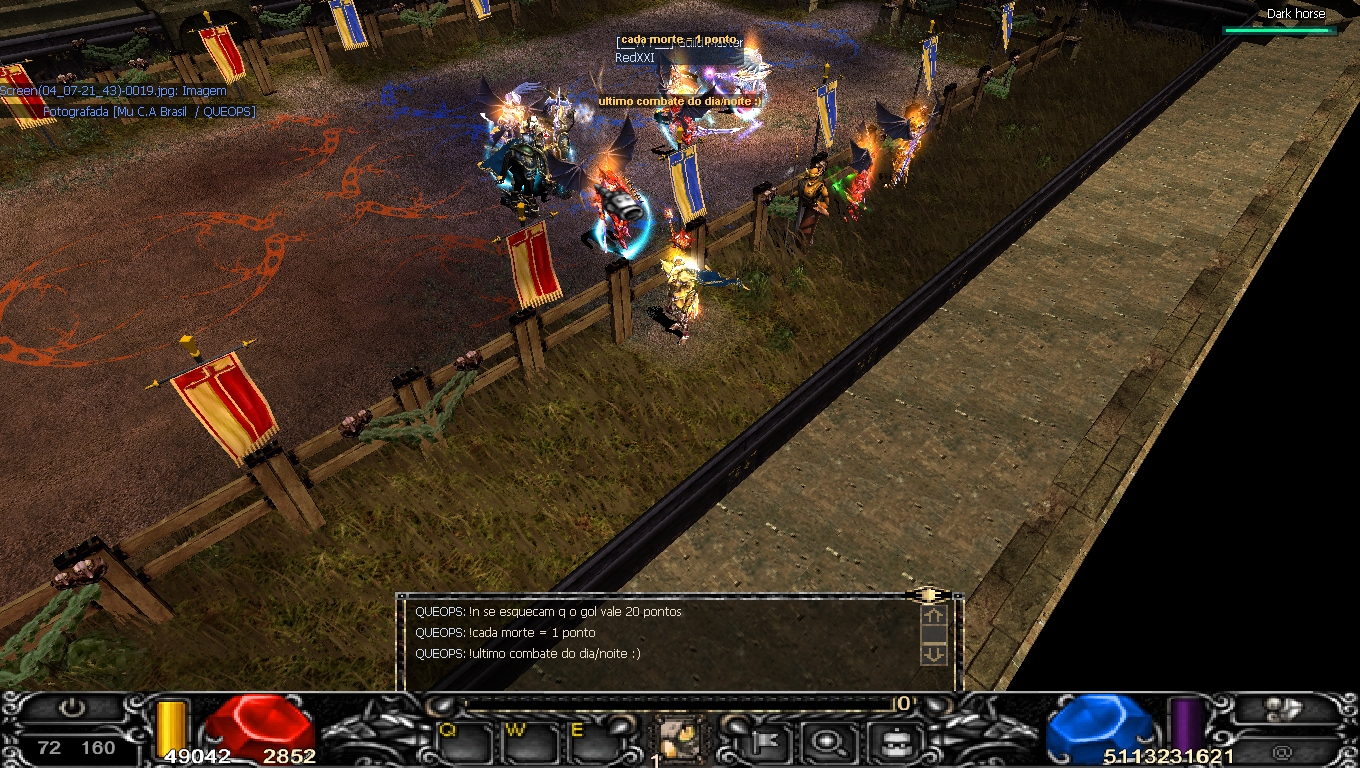The image size is (1360, 768).
Task: Click the @ button
Action: [1283, 751]
